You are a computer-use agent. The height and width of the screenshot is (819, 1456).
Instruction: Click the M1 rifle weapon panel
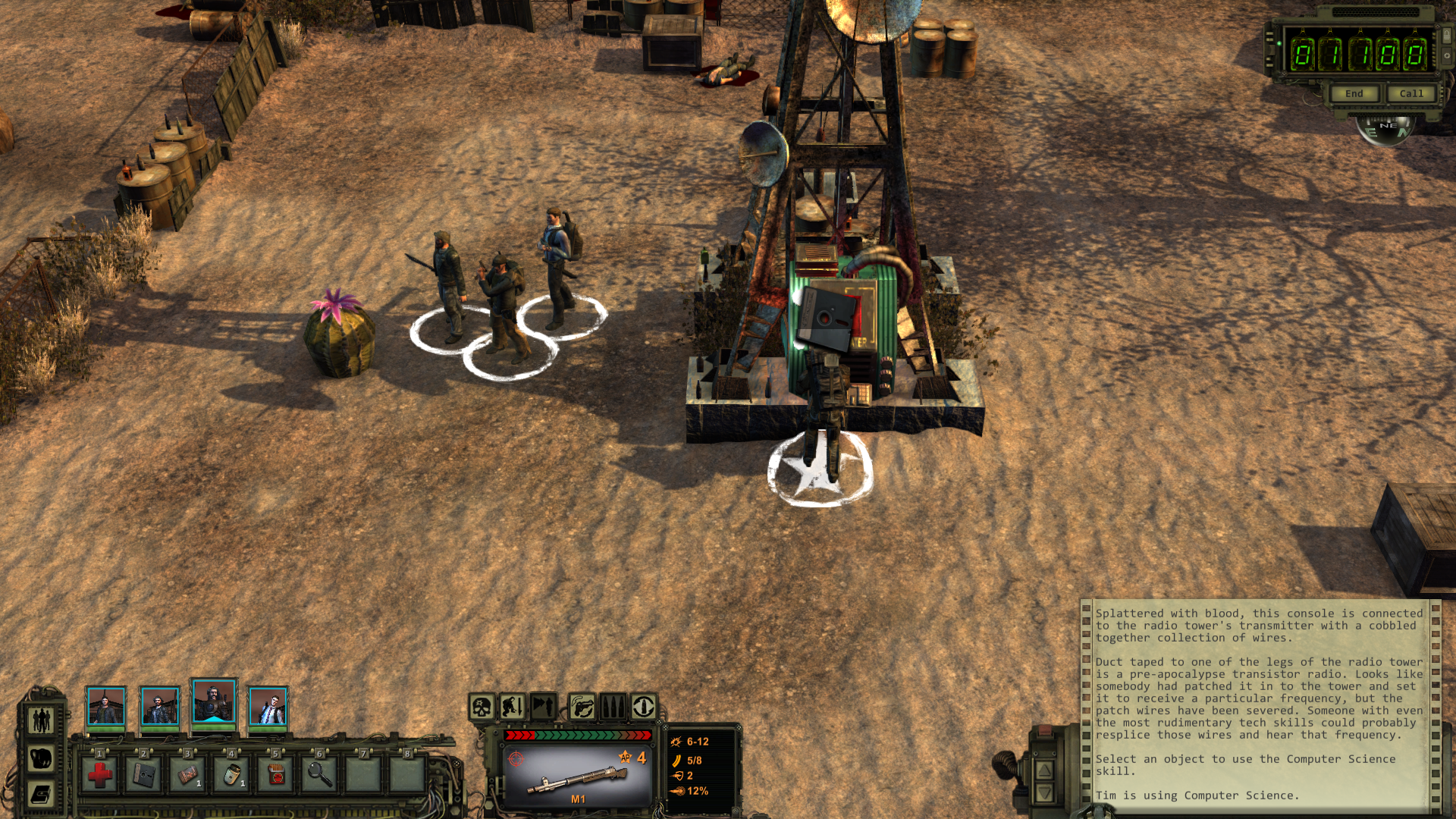[x=578, y=775]
